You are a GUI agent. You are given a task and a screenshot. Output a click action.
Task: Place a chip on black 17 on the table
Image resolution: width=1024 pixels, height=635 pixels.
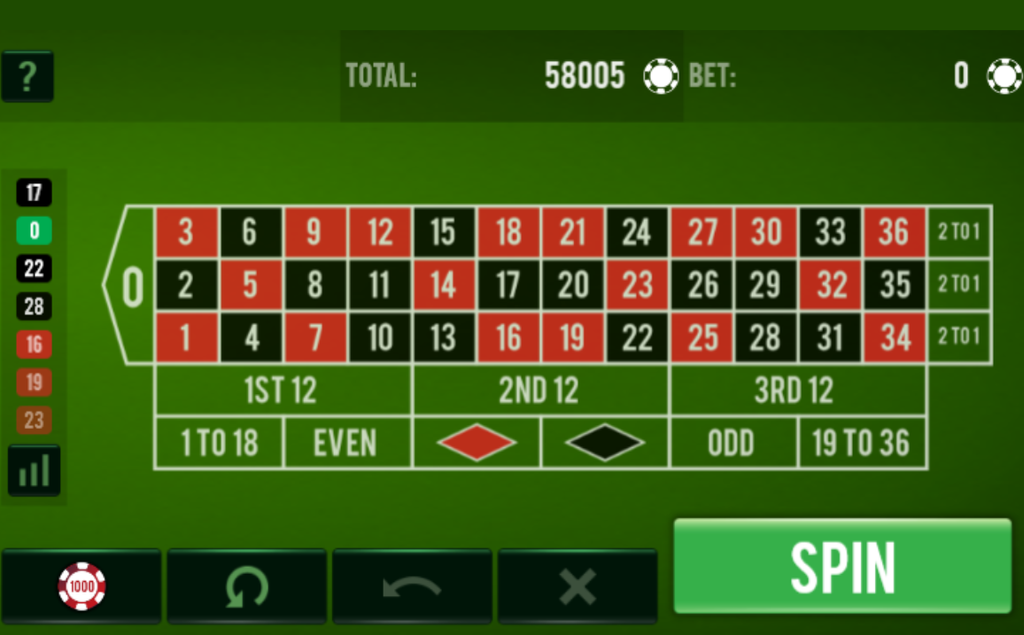tap(508, 285)
